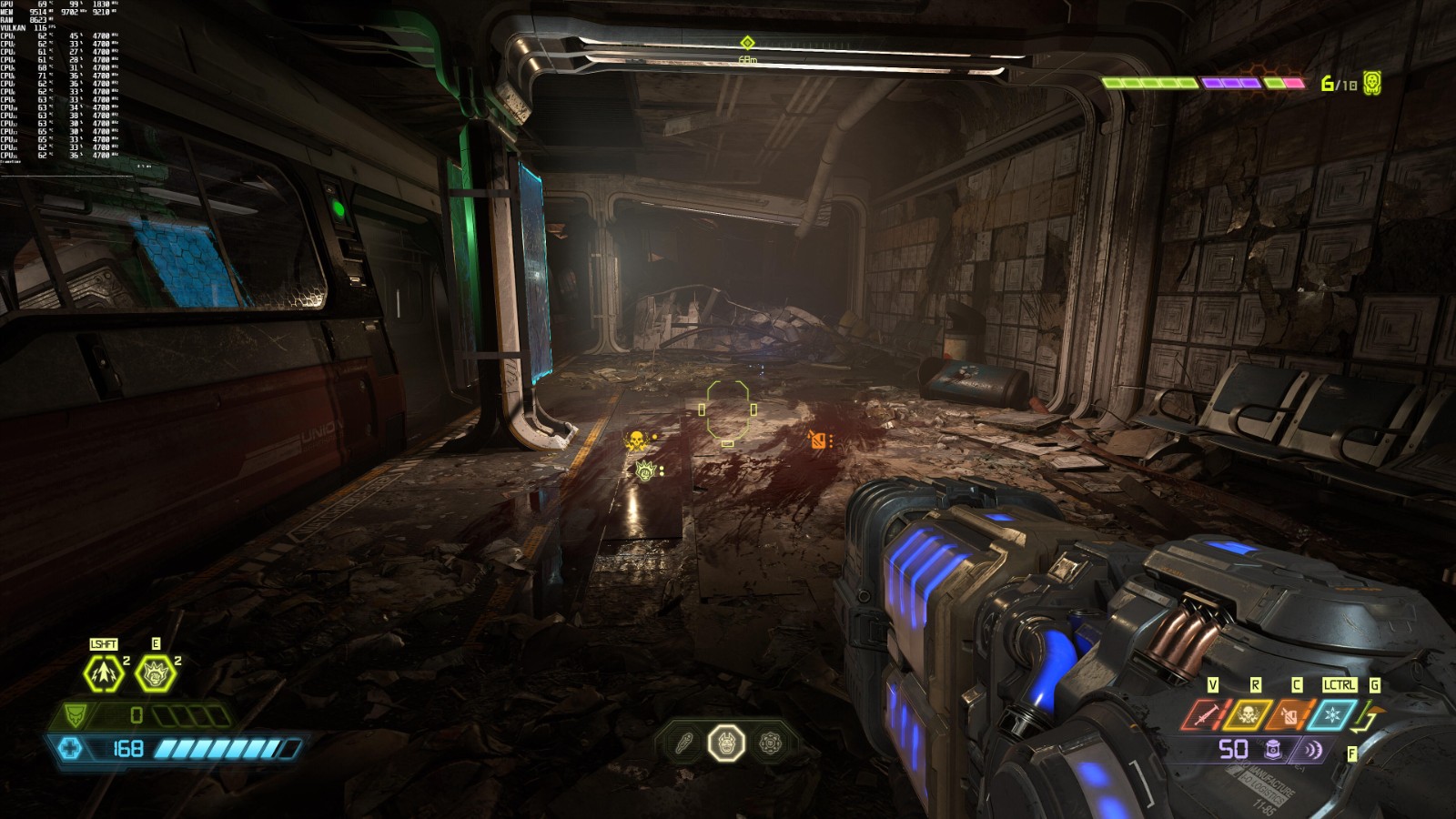This screenshot has width=1456, height=819.
Task: Choose the yellow flaming skull icon
Action: click(1249, 715)
